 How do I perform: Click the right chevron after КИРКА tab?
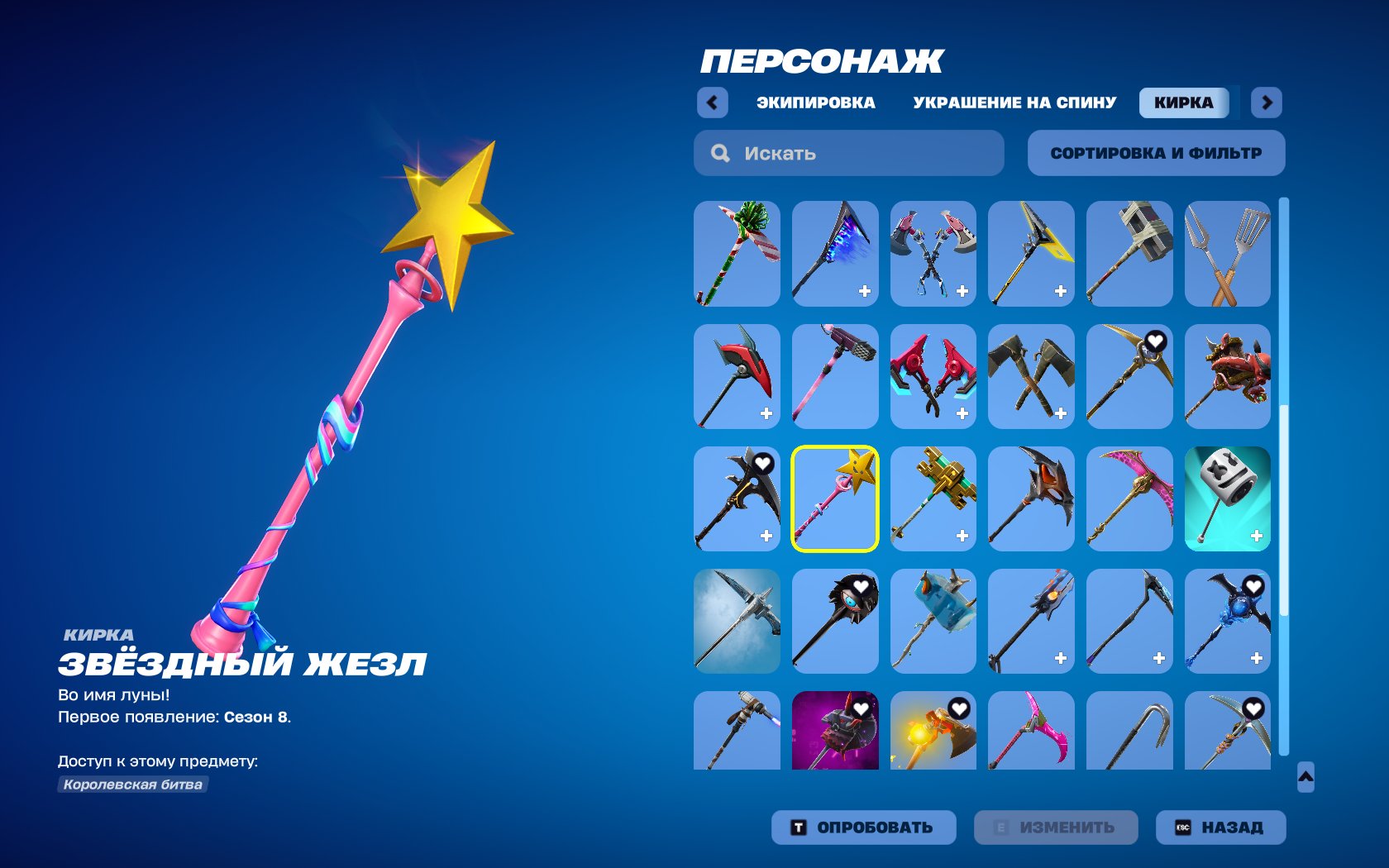tap(1267, 102)
